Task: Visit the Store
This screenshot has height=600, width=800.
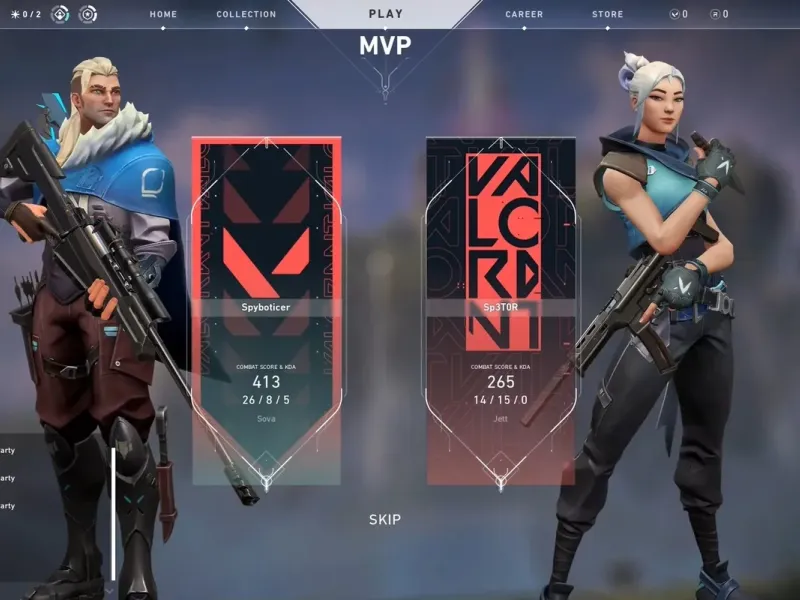Action: 607,14
